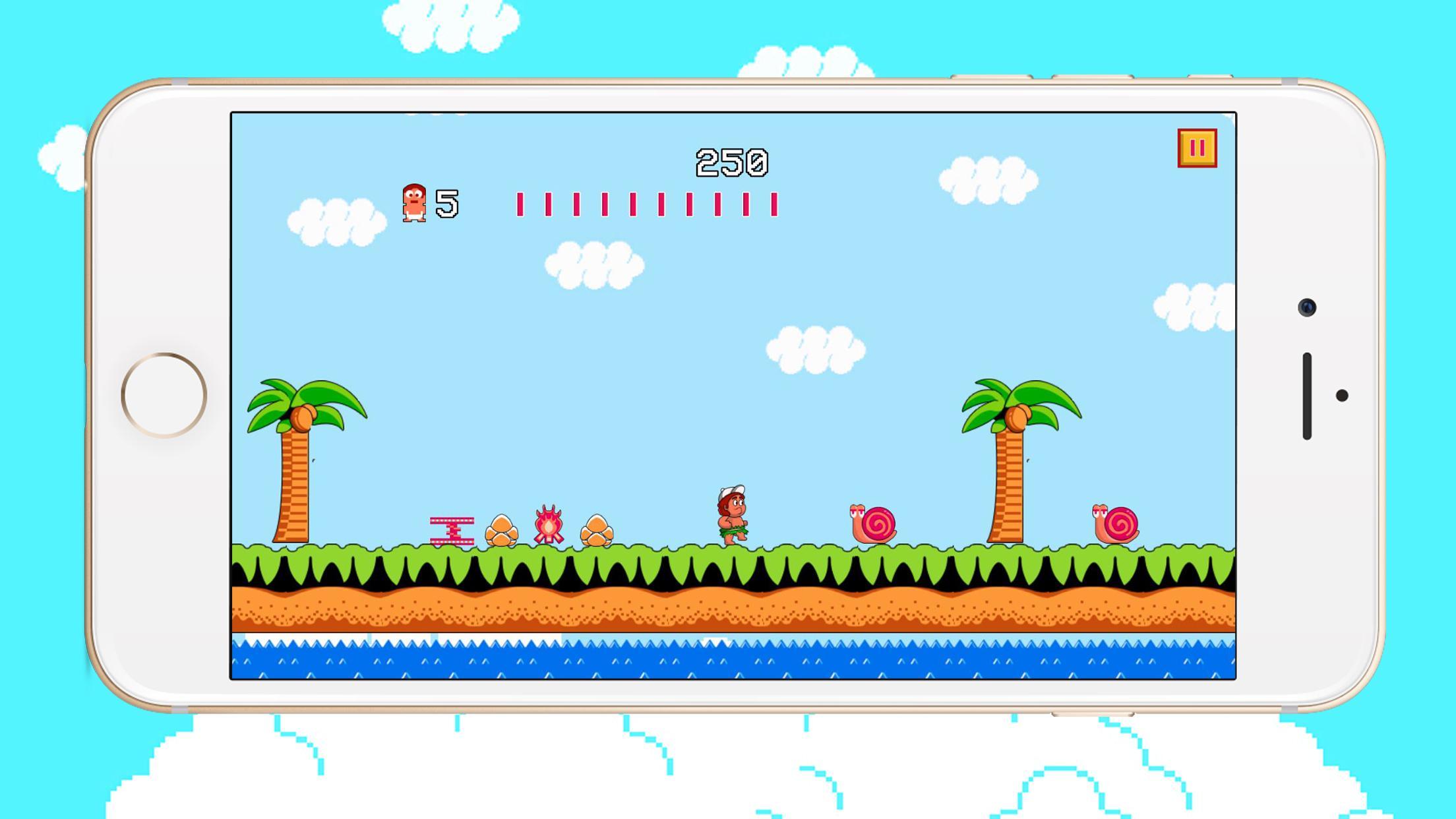Tap the right palm tree's coconuts
Screen dimensions: 1456x819
pyautogui.click(x=1016, y=417)
